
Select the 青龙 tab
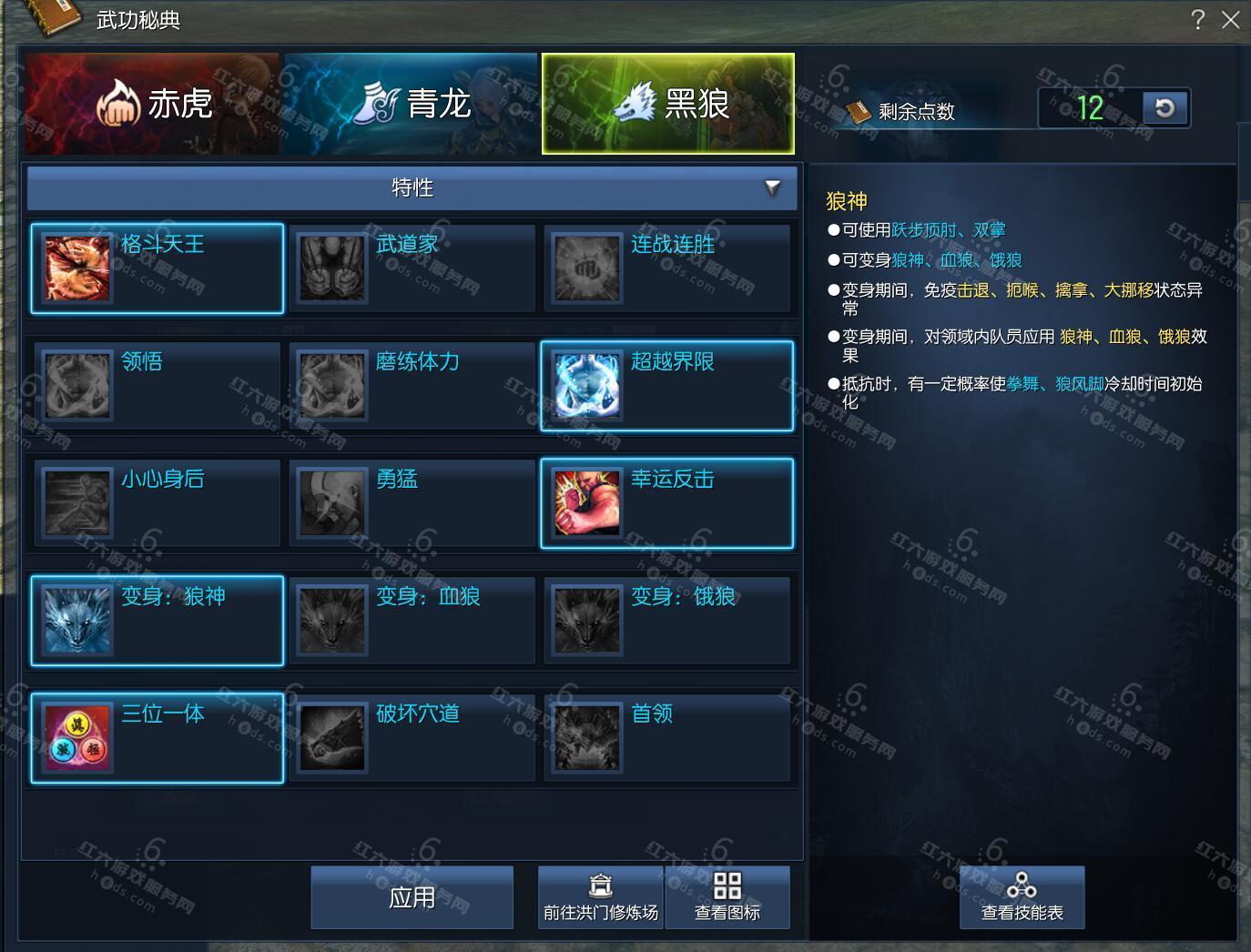pyautogui.click(x=411, y=104)
